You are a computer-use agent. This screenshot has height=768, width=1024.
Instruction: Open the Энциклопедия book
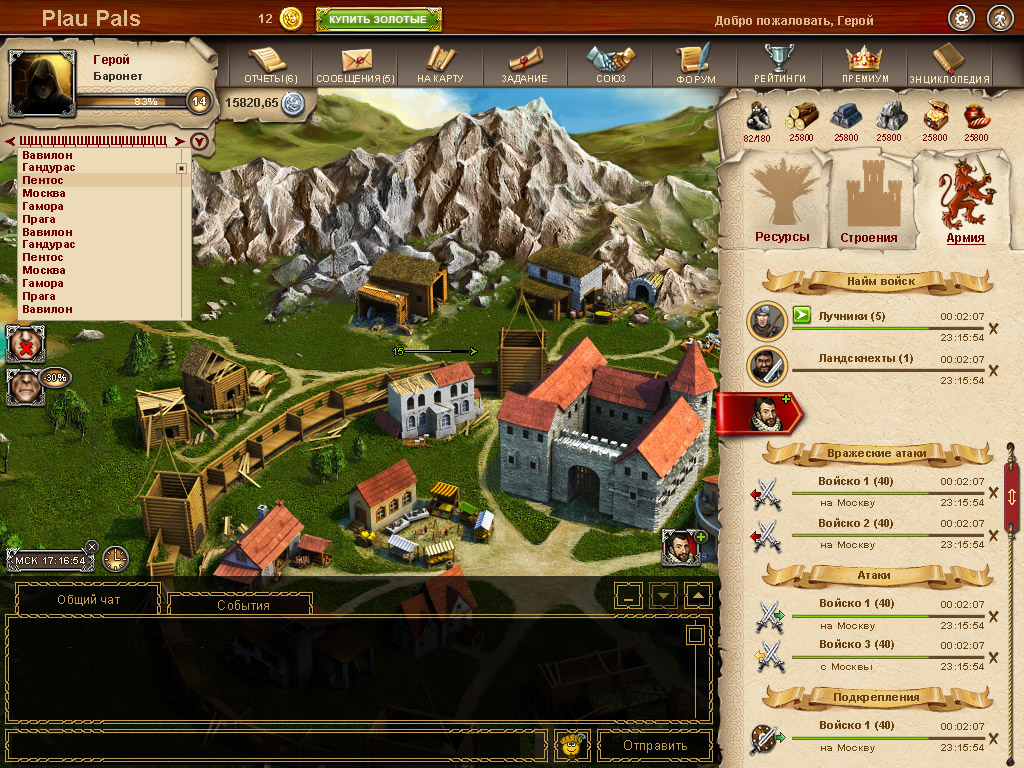(949, 65)
